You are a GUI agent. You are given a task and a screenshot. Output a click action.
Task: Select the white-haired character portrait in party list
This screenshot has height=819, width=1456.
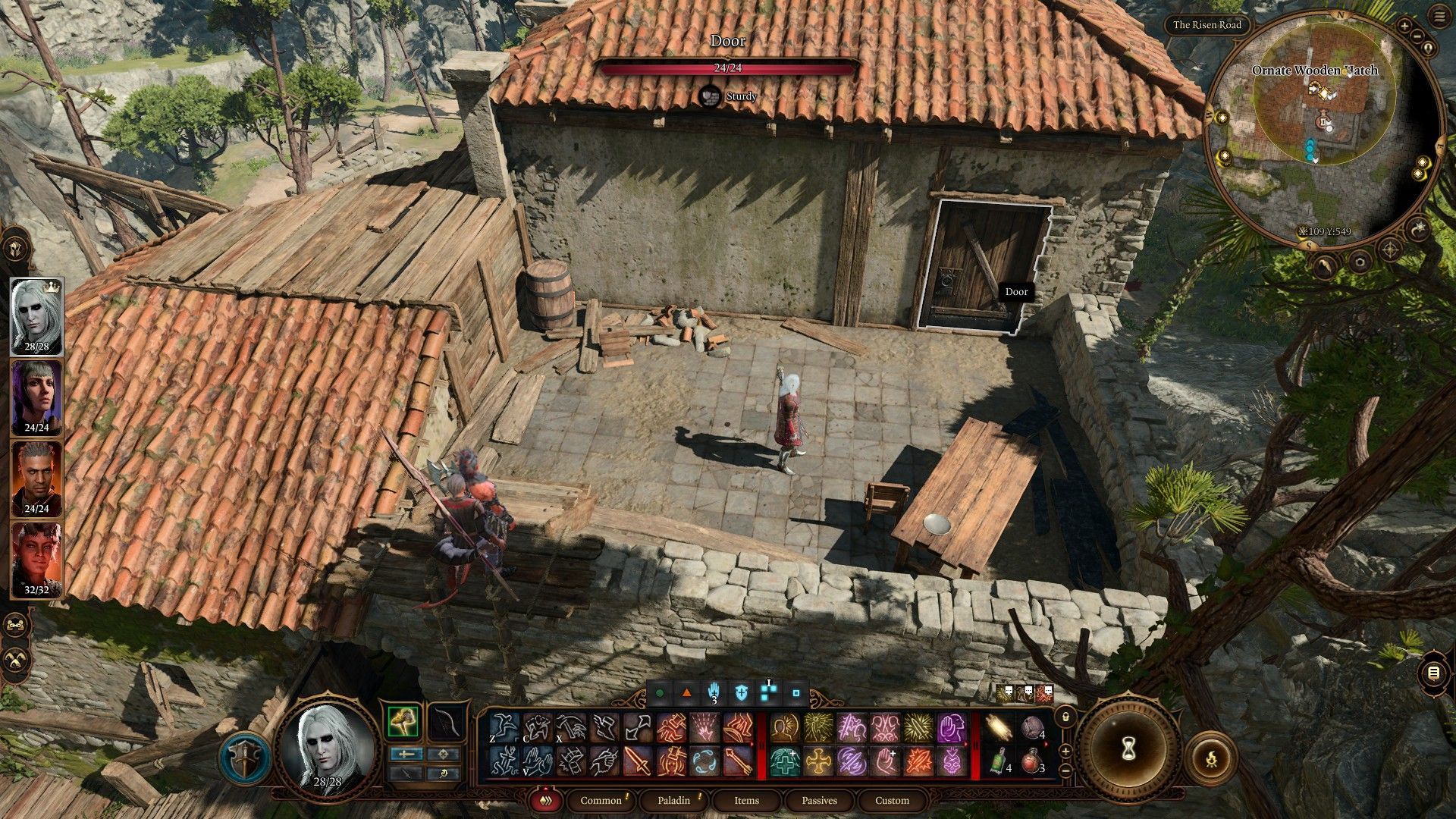[36, 316]
